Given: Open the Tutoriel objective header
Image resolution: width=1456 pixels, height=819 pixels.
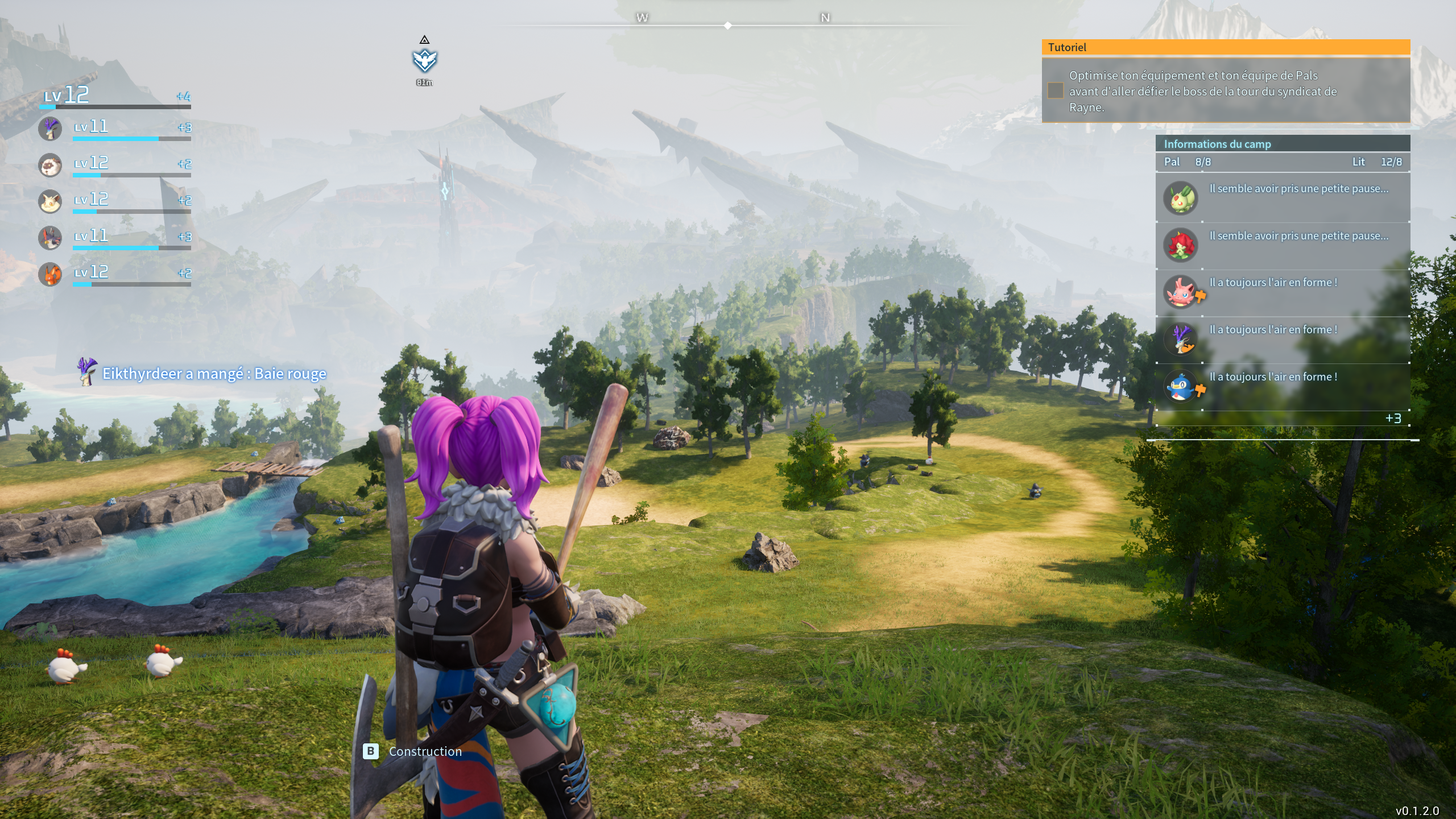Looking at the screenshot, I should pyautogui.click(x=1225, y=47).
